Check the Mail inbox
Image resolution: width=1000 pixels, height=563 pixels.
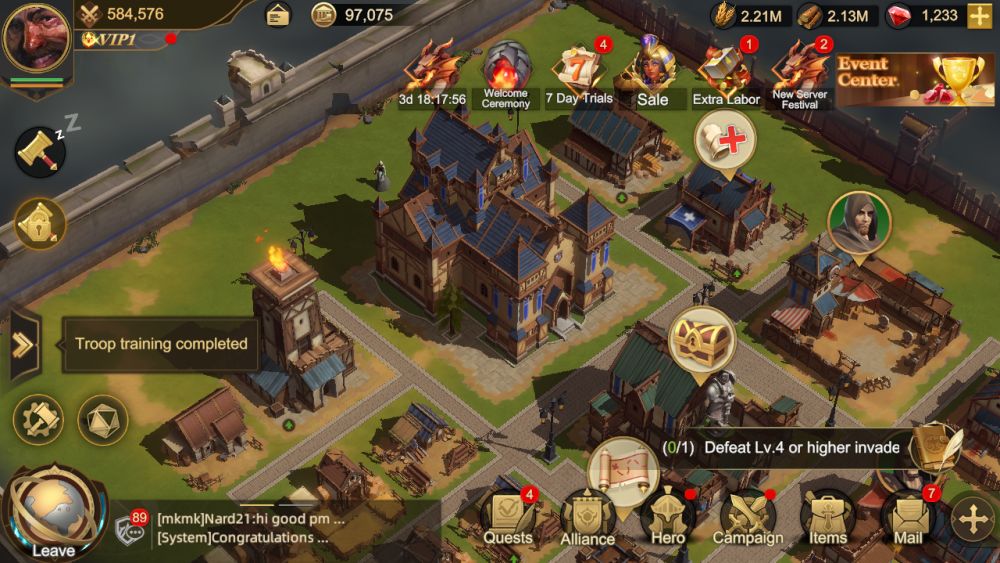coord(908,518)
